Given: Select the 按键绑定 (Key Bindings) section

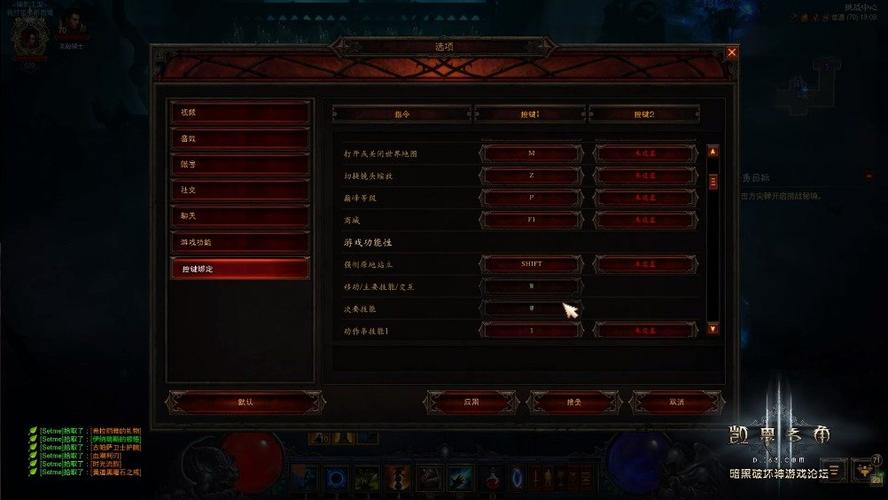Looking at the screenshot, I should click(x=239, y=269).
